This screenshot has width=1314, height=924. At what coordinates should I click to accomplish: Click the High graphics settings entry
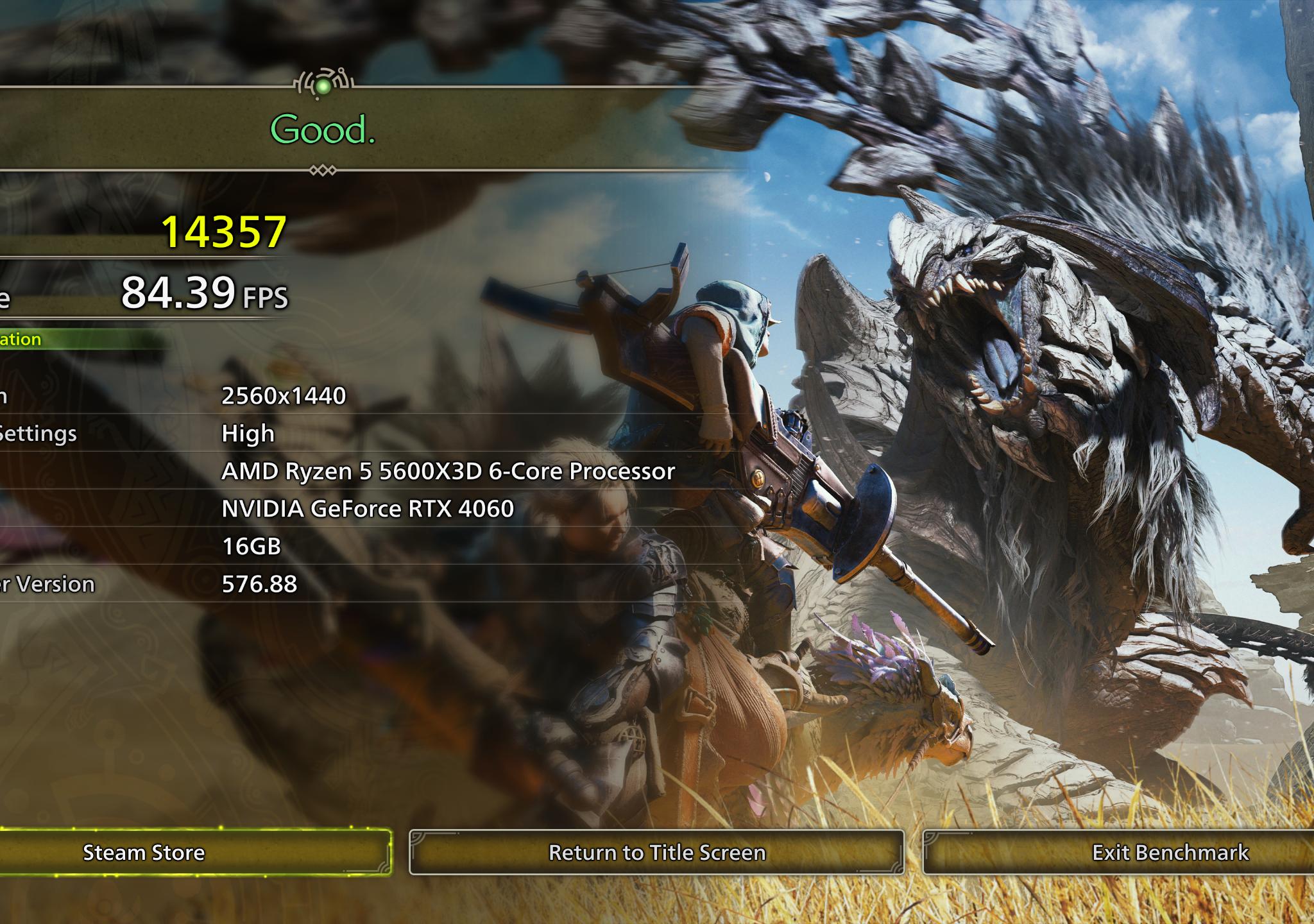coord(246,434)
